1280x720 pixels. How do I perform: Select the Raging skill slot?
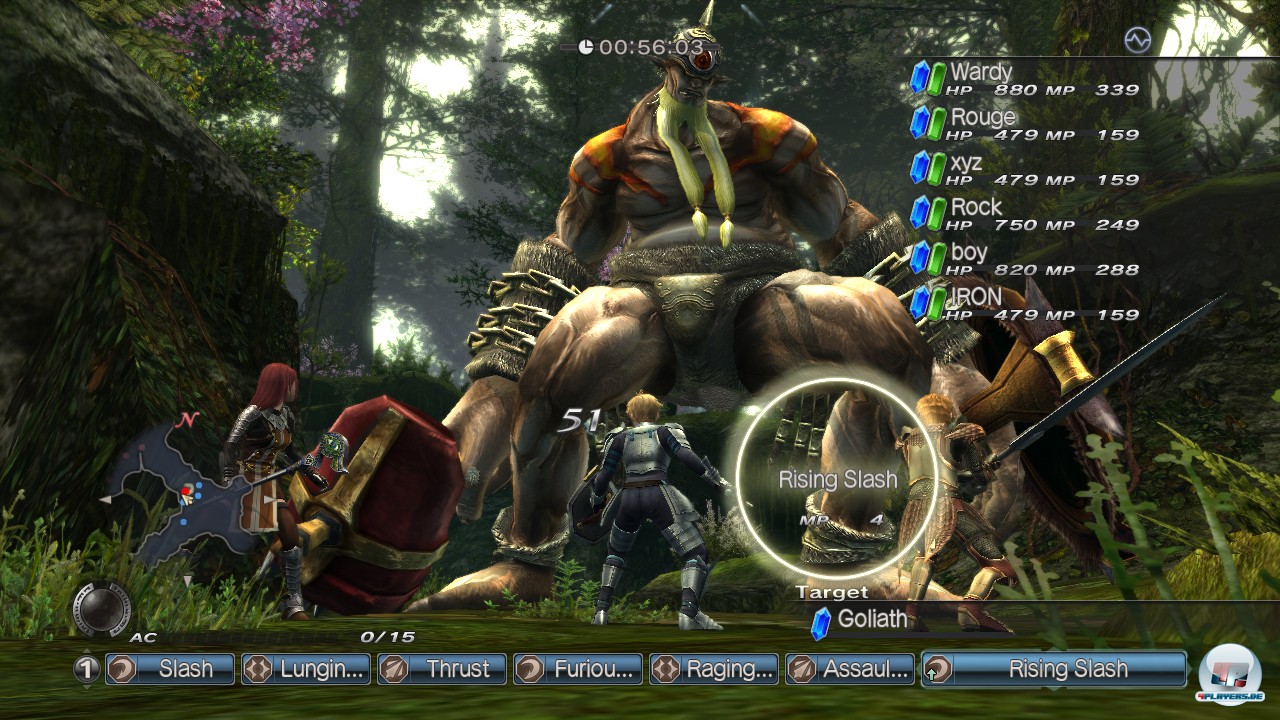point(714,669)
